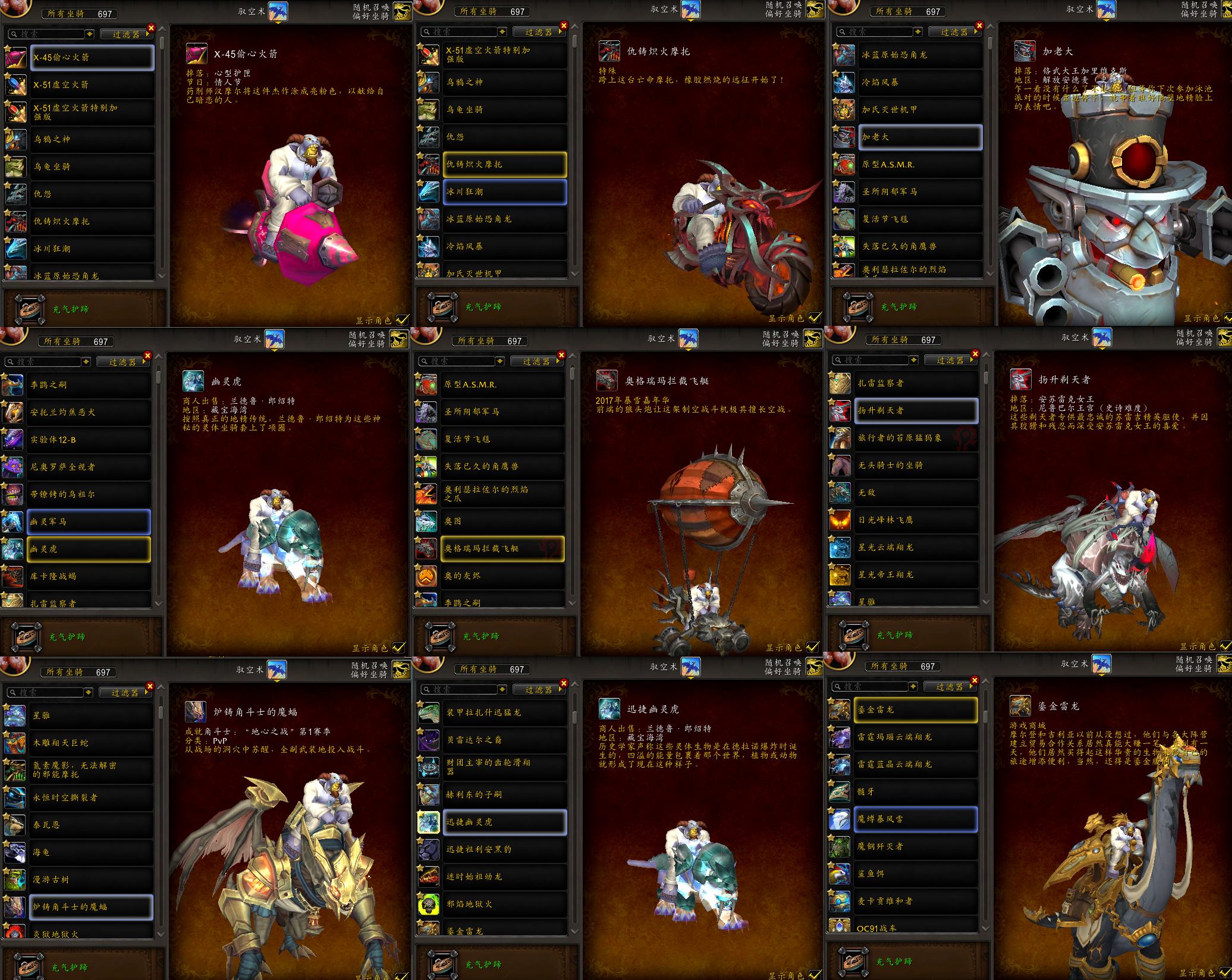The width and height of the screenshot is (1232, 980).
Task: Choose 旅行者的苔原猛犸象 in the list
Action: (916, 438)
